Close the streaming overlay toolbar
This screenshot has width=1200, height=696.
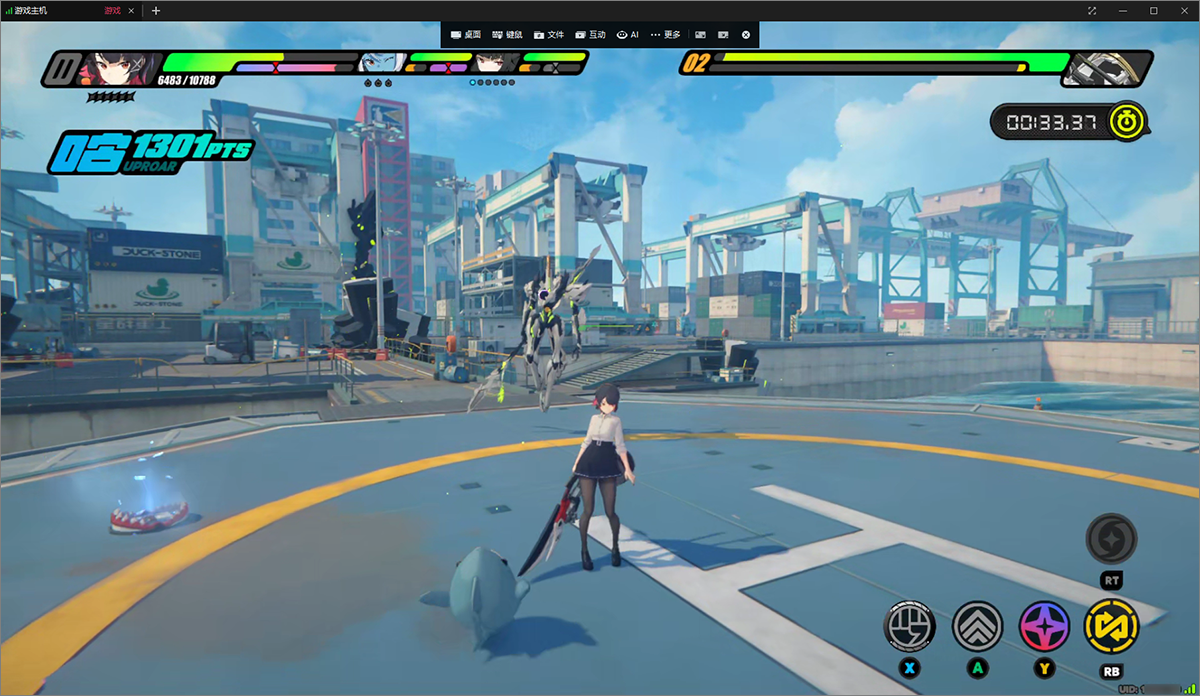click(x=746, y=35)
